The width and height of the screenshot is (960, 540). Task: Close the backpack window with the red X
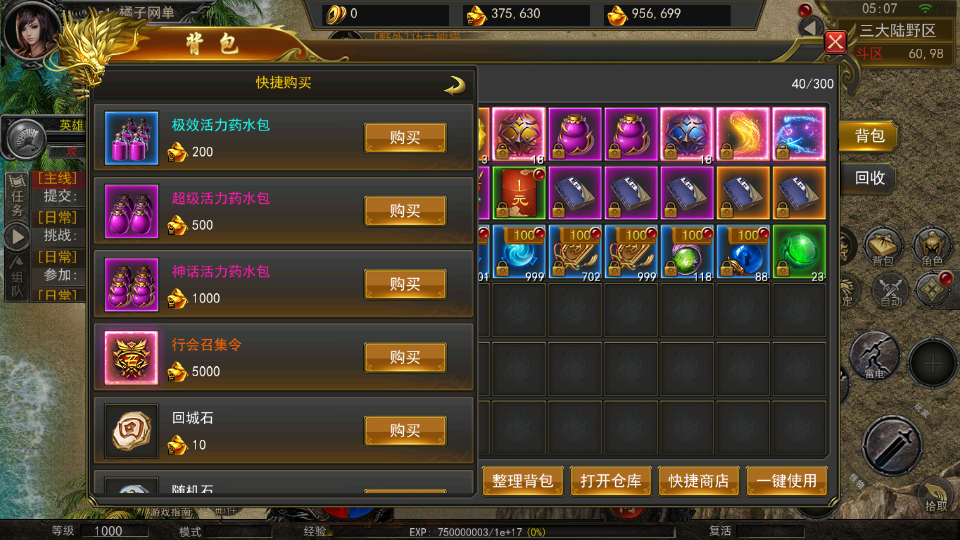click(x=836, y=42)
